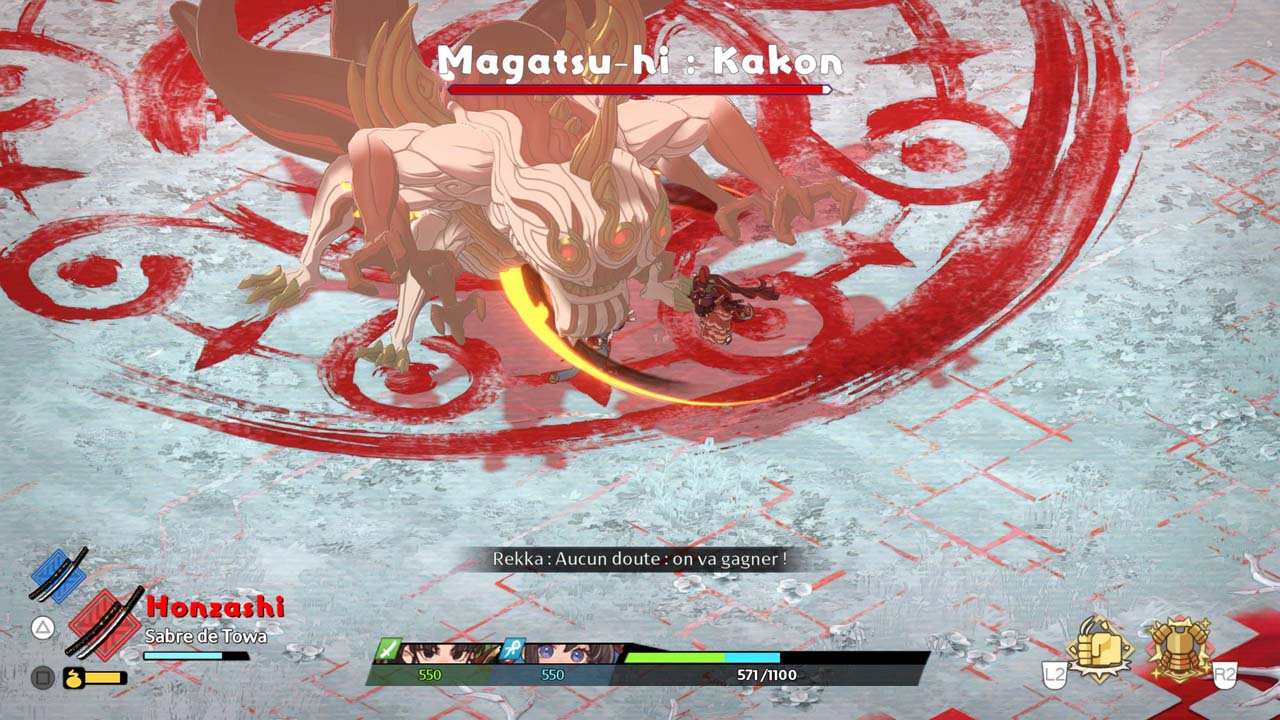
Task: Choose the blue-eyed staff character portrait
Action: click(x=560, y=654)
